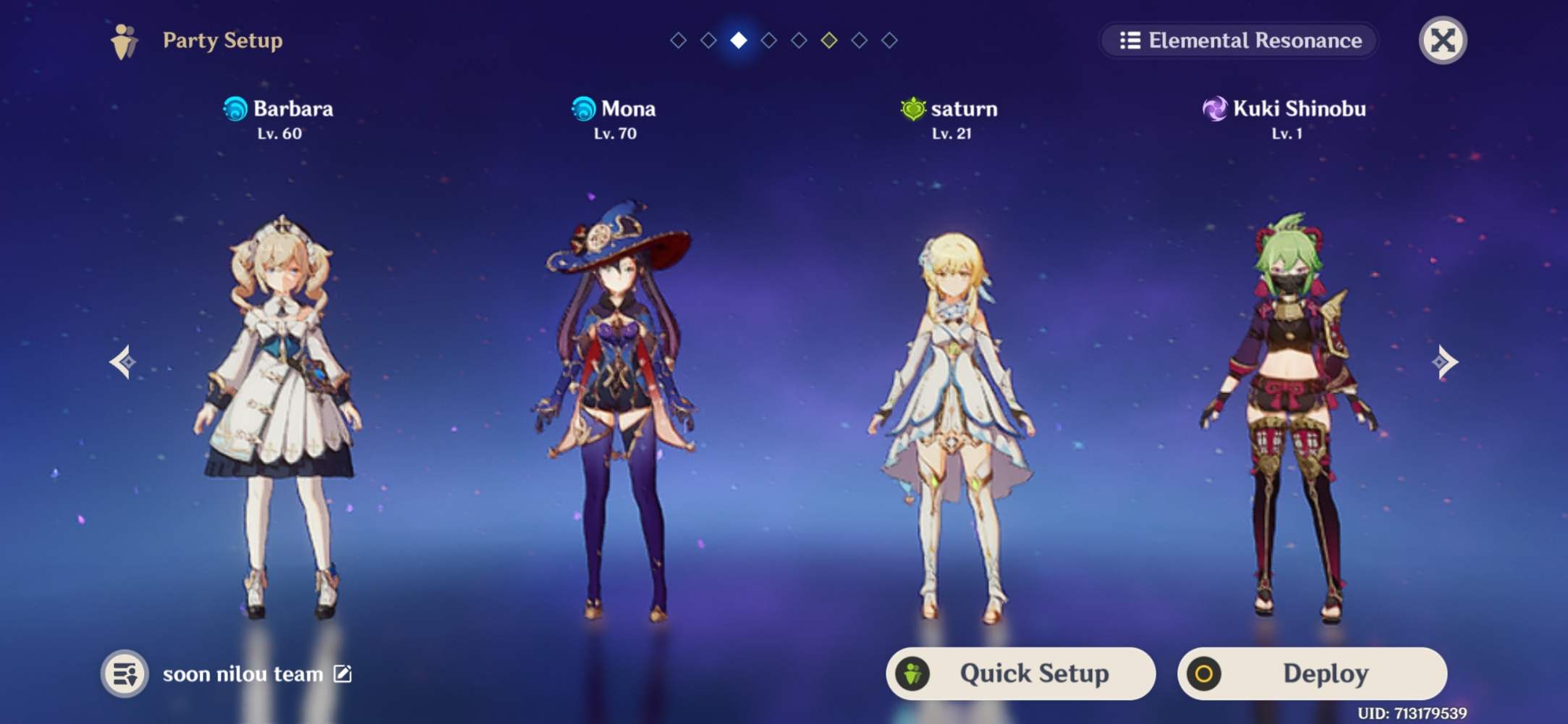Select the currently active party page diamond
The image size is (1568, 724).
coord(737,41)
